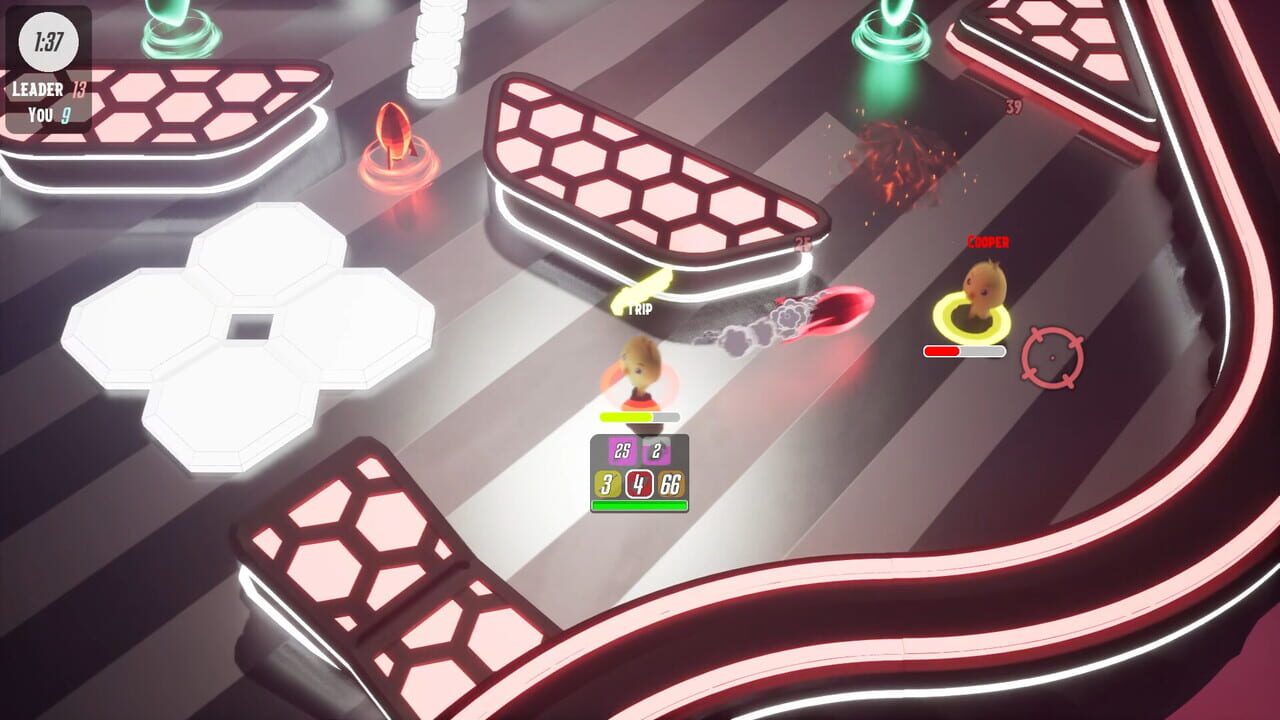Click the highlighted red badge showing 4

click(639, 484)
